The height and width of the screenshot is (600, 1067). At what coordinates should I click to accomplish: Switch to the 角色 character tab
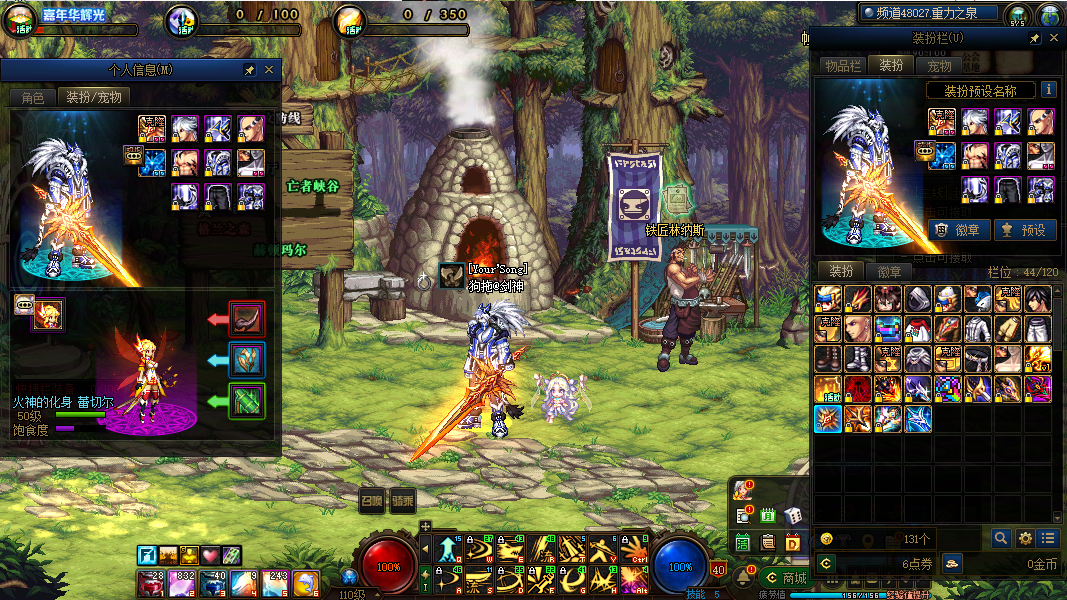pos(32,97)
